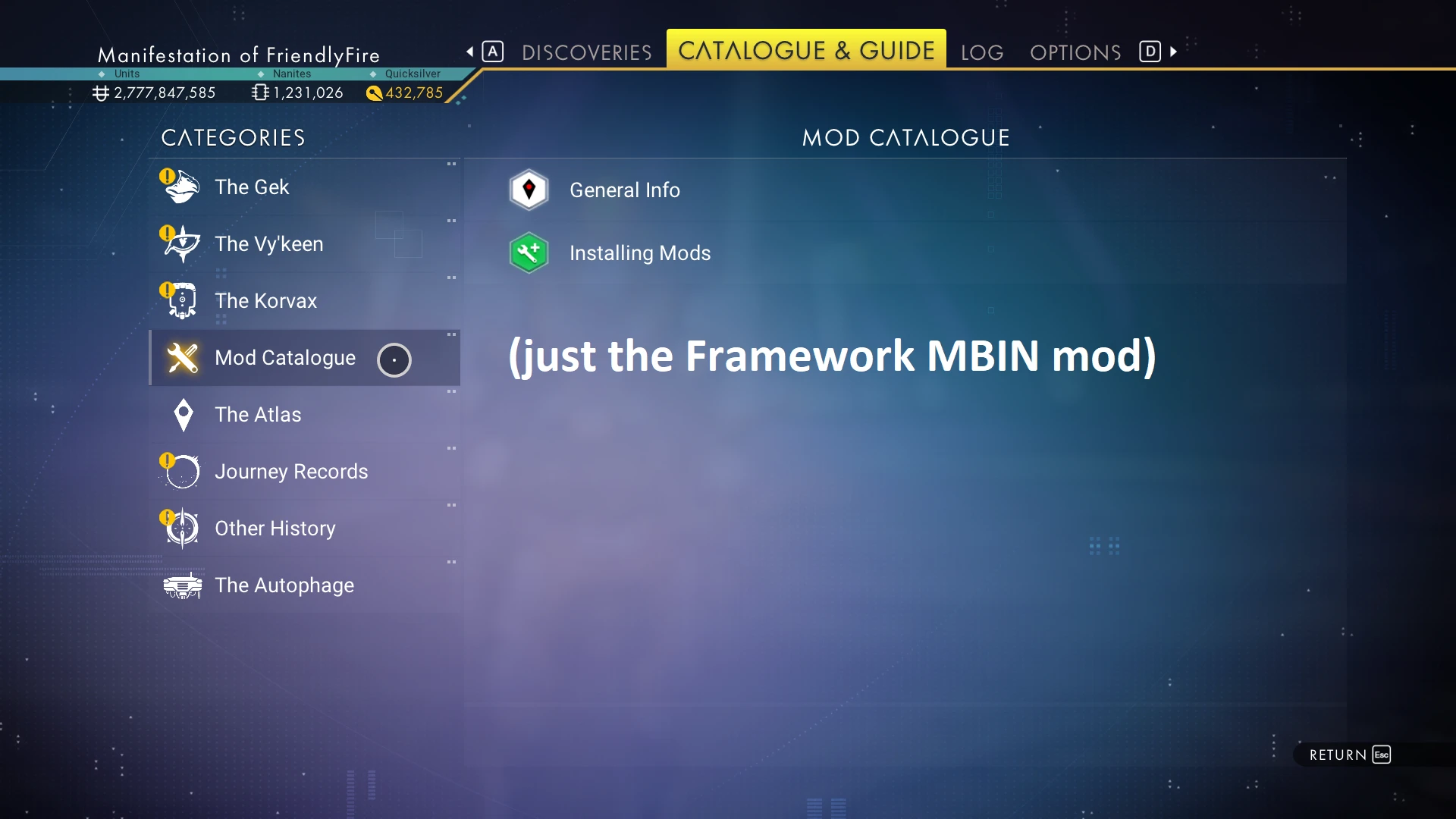
Task: Open General Info via its hexagon icon
Action: click(x=529, y=190)
